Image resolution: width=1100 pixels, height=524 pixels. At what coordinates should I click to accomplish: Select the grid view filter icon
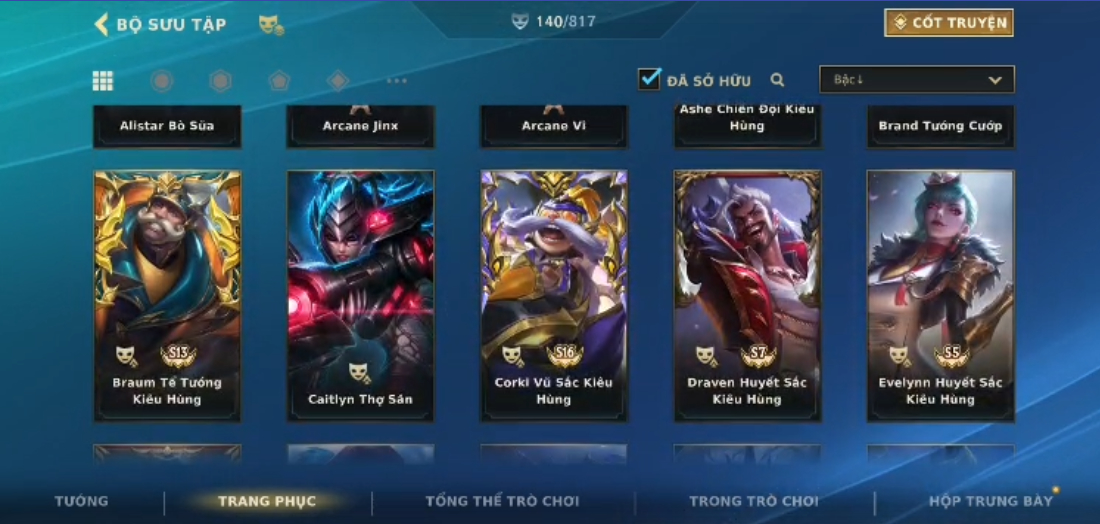pyautogui.click(x=103, y=81)
